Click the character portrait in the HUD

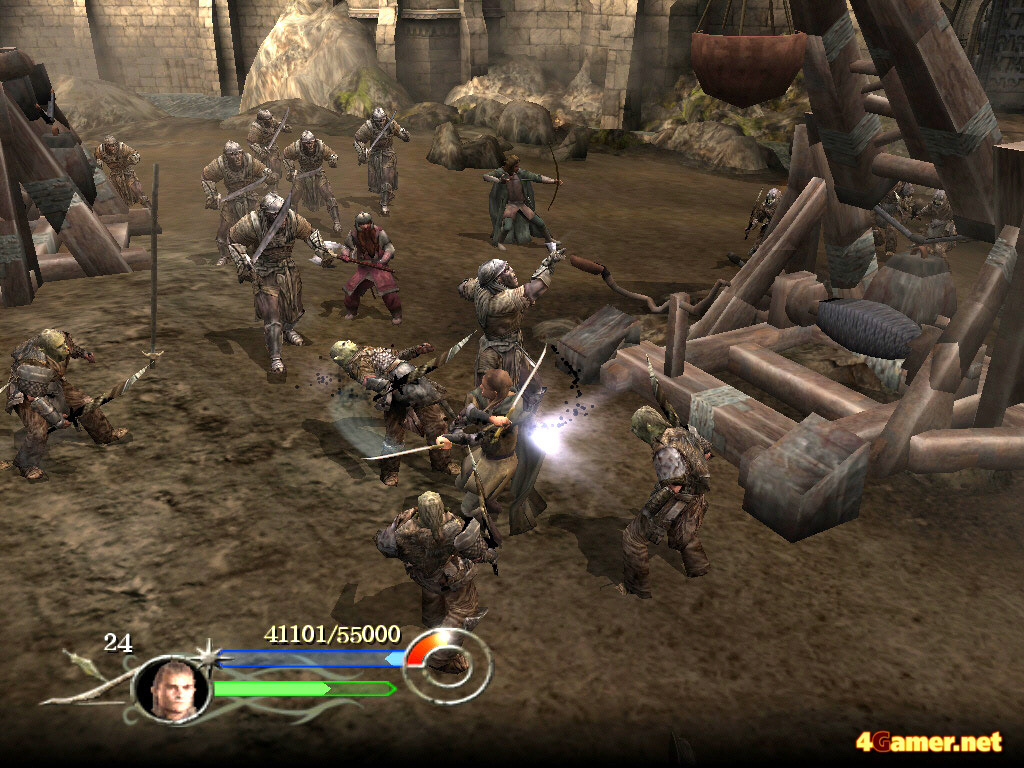(170, 689)
